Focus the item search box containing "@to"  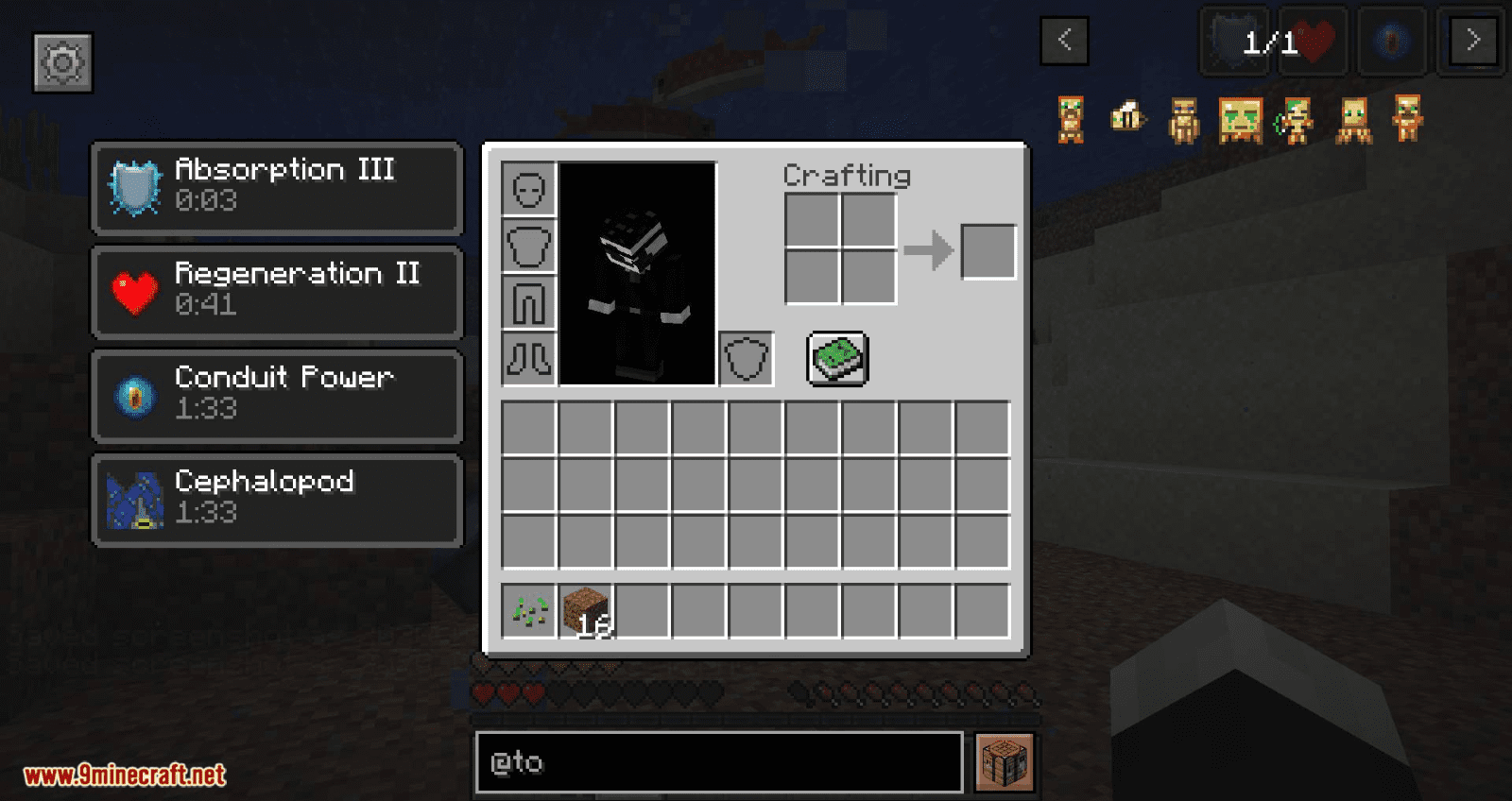pyautogui.click(x=718, y=762)
